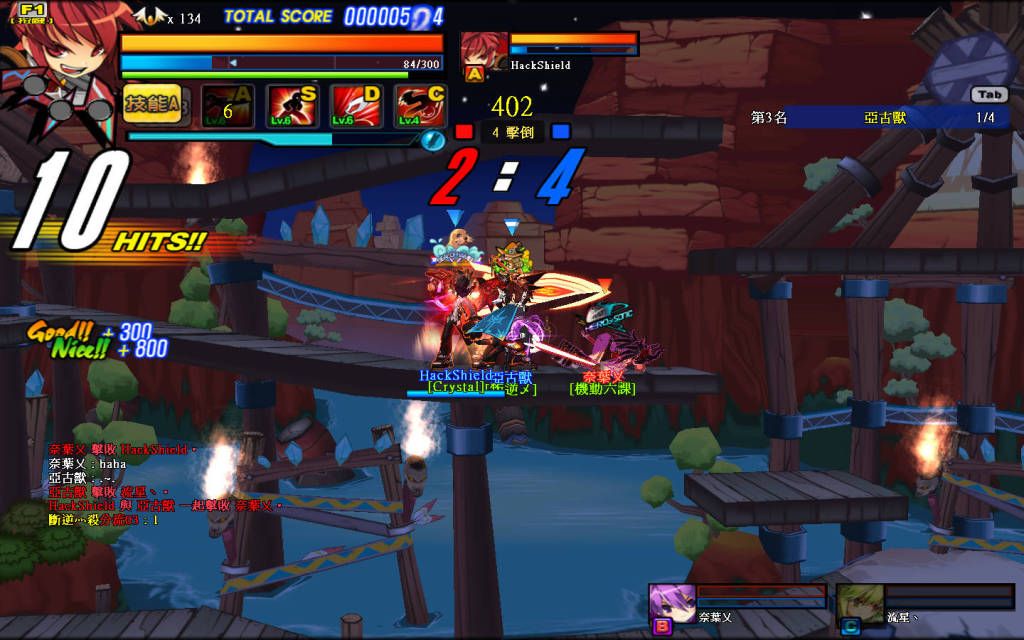The width and height of the screenshot is (1024, 640).
Task: Use the D slot red slash skill
Action: pos(356,106)
